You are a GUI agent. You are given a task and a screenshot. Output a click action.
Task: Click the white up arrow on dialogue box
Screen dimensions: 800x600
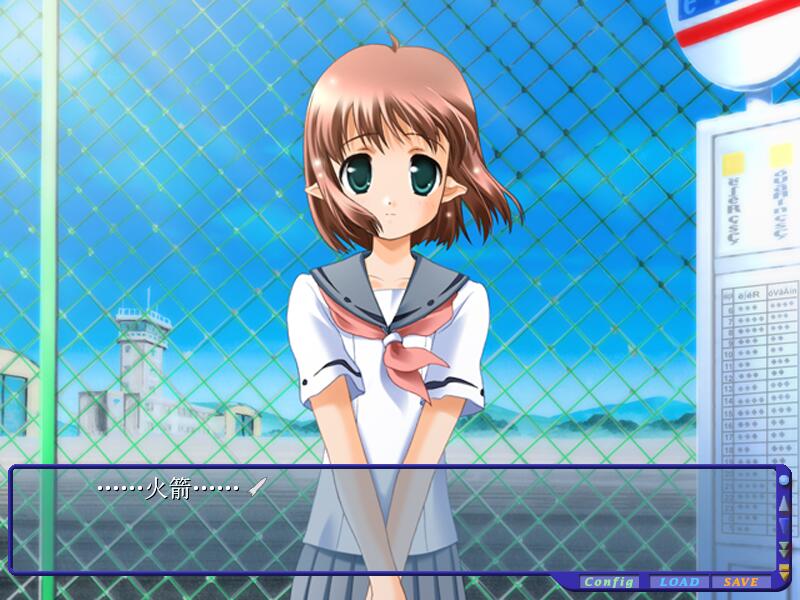click(x=784, y=503)
